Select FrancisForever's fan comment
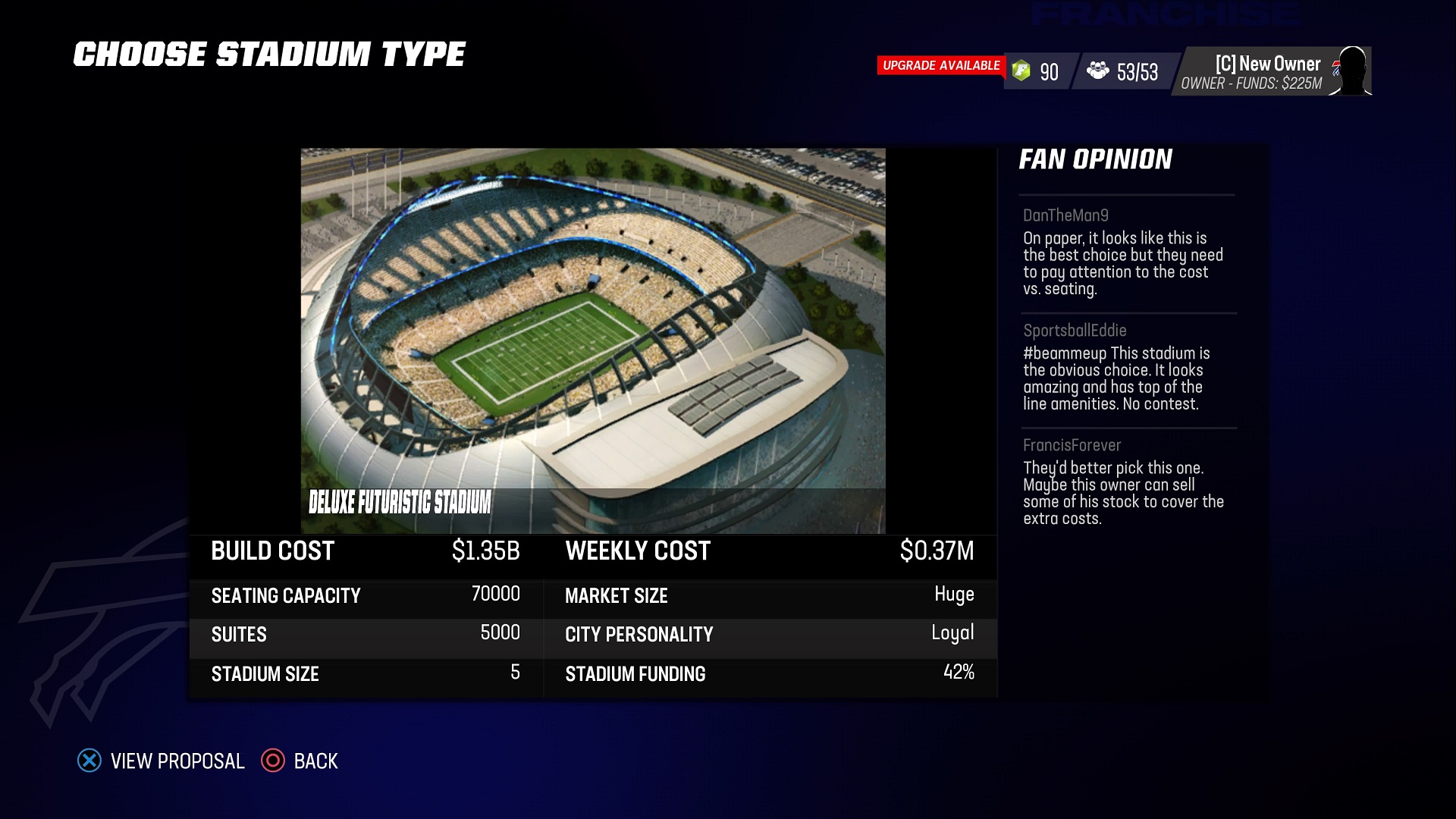The width and height of the screenshot is (1456, 819). coord(1123,485)
